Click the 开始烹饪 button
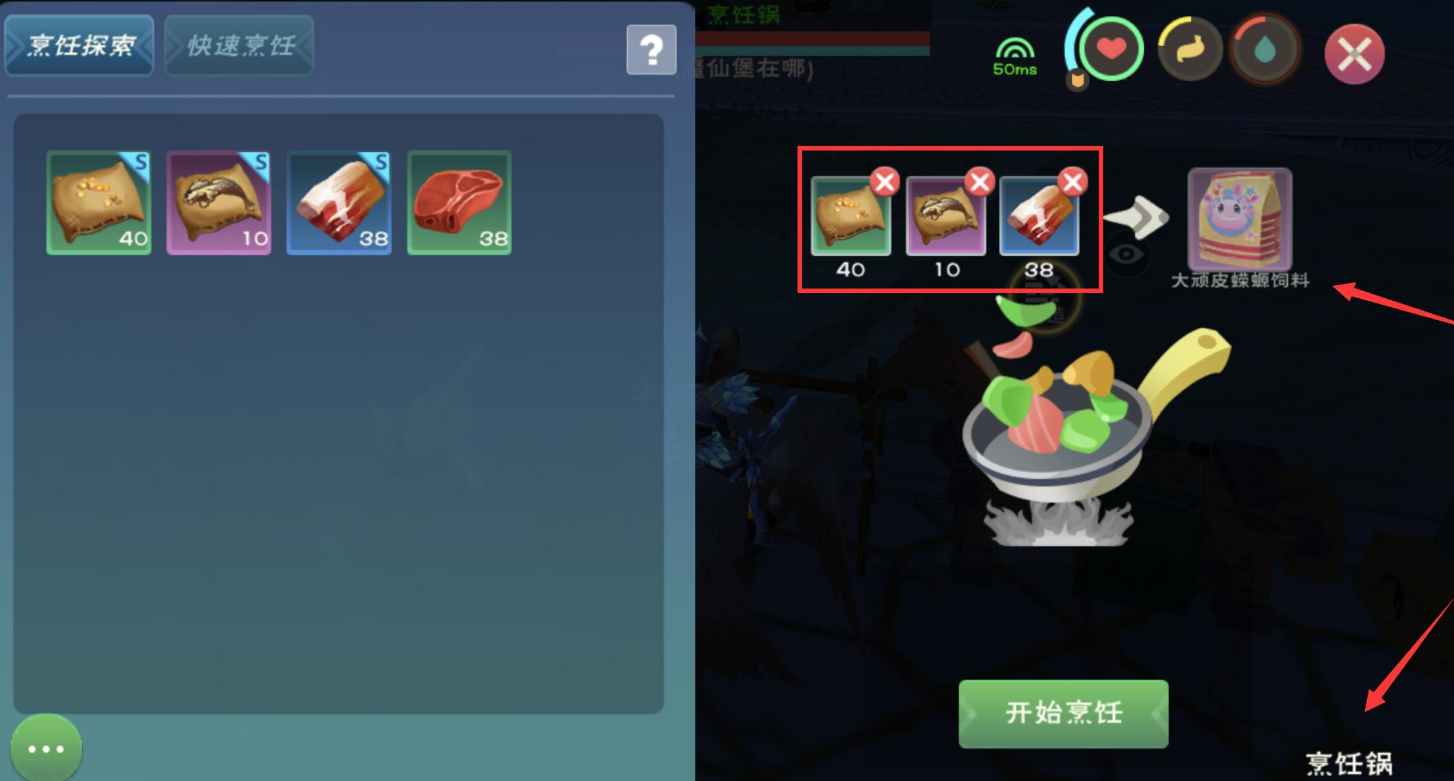 (x=1063, y=713)
